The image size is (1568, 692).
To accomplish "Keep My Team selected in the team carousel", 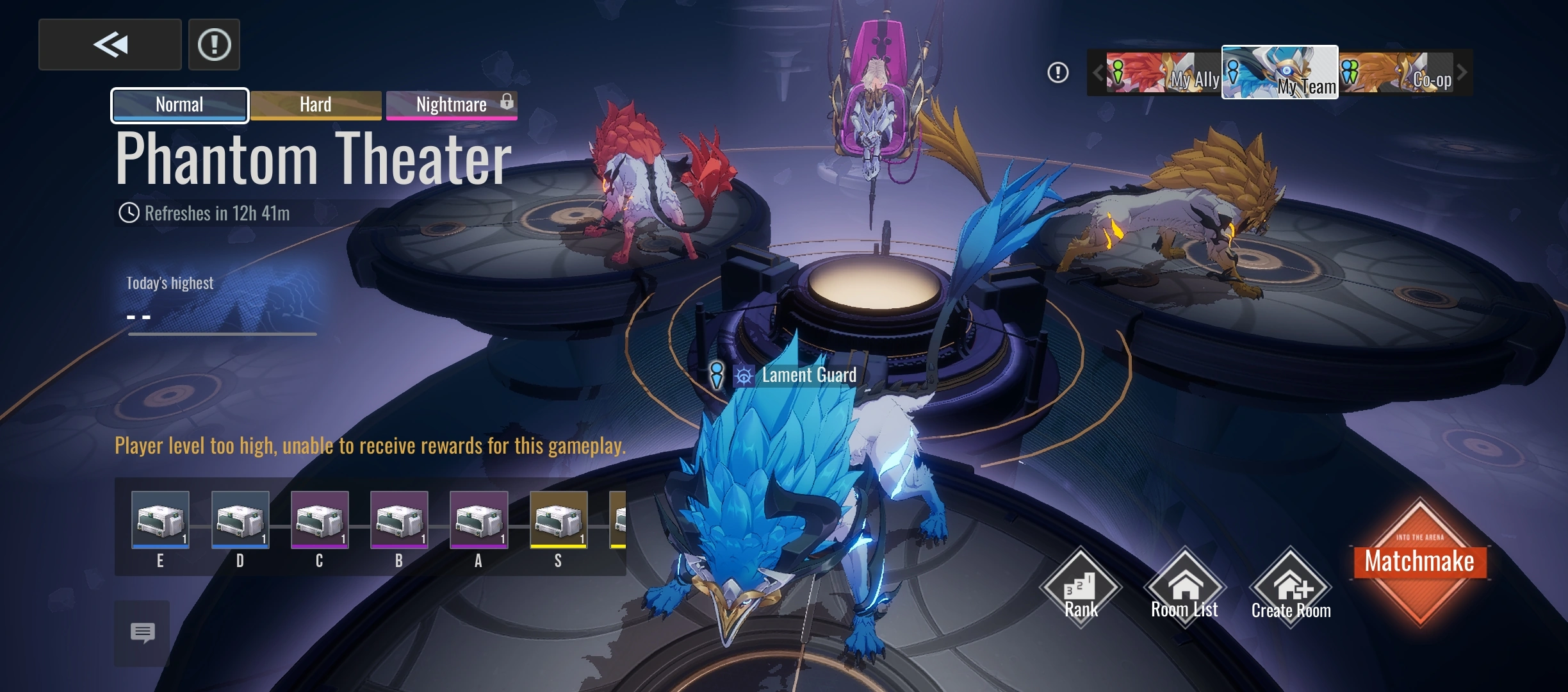I will click(1280, 73).
